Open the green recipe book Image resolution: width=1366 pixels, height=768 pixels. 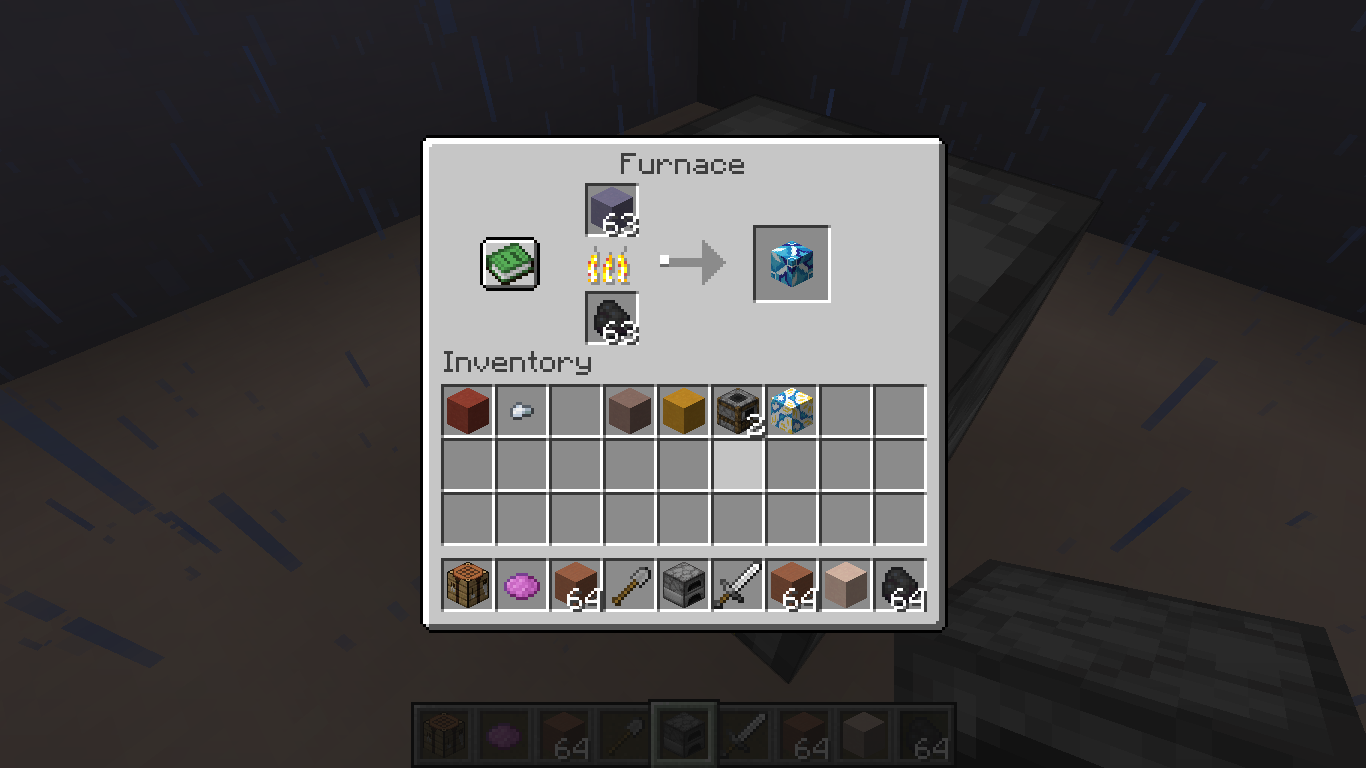tap(510, 264)
